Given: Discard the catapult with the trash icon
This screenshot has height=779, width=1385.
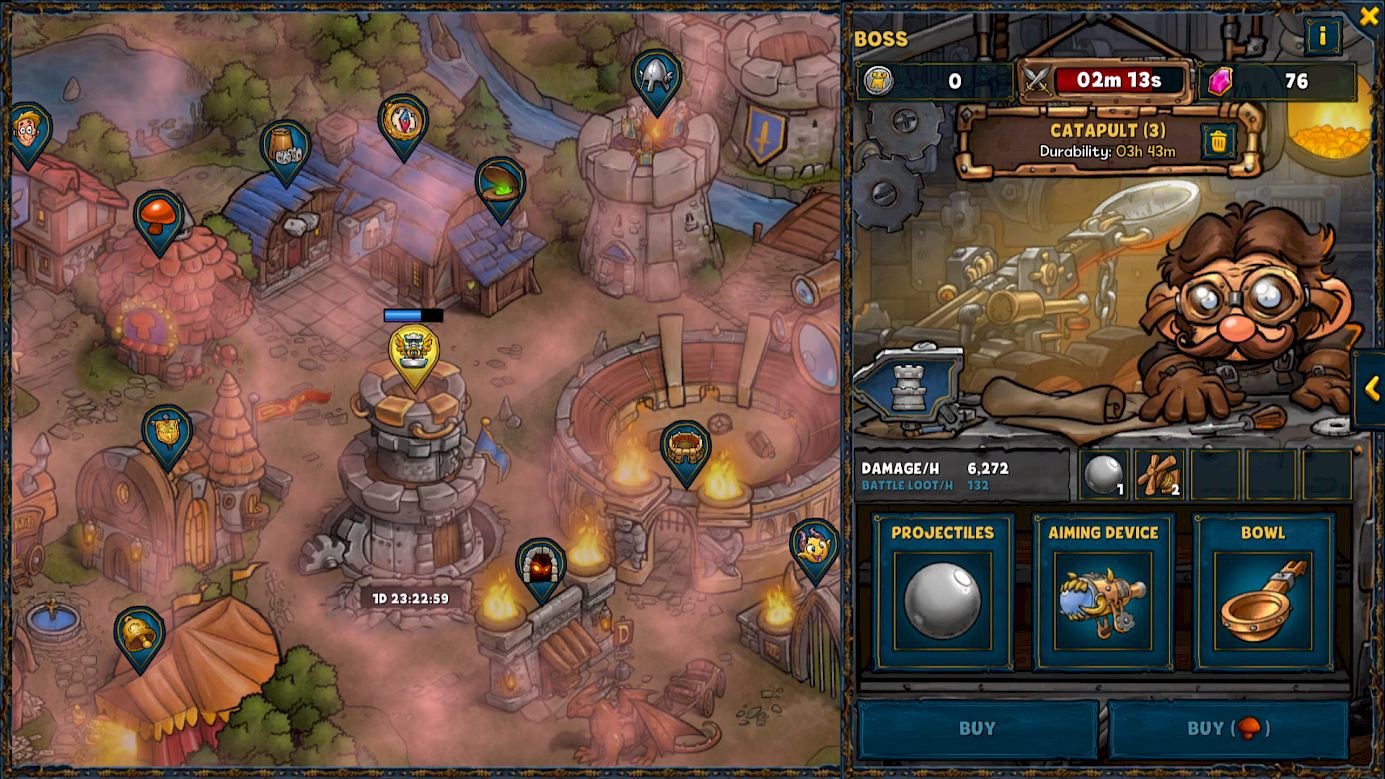Looking at the screenshot, I should 1218,142.
